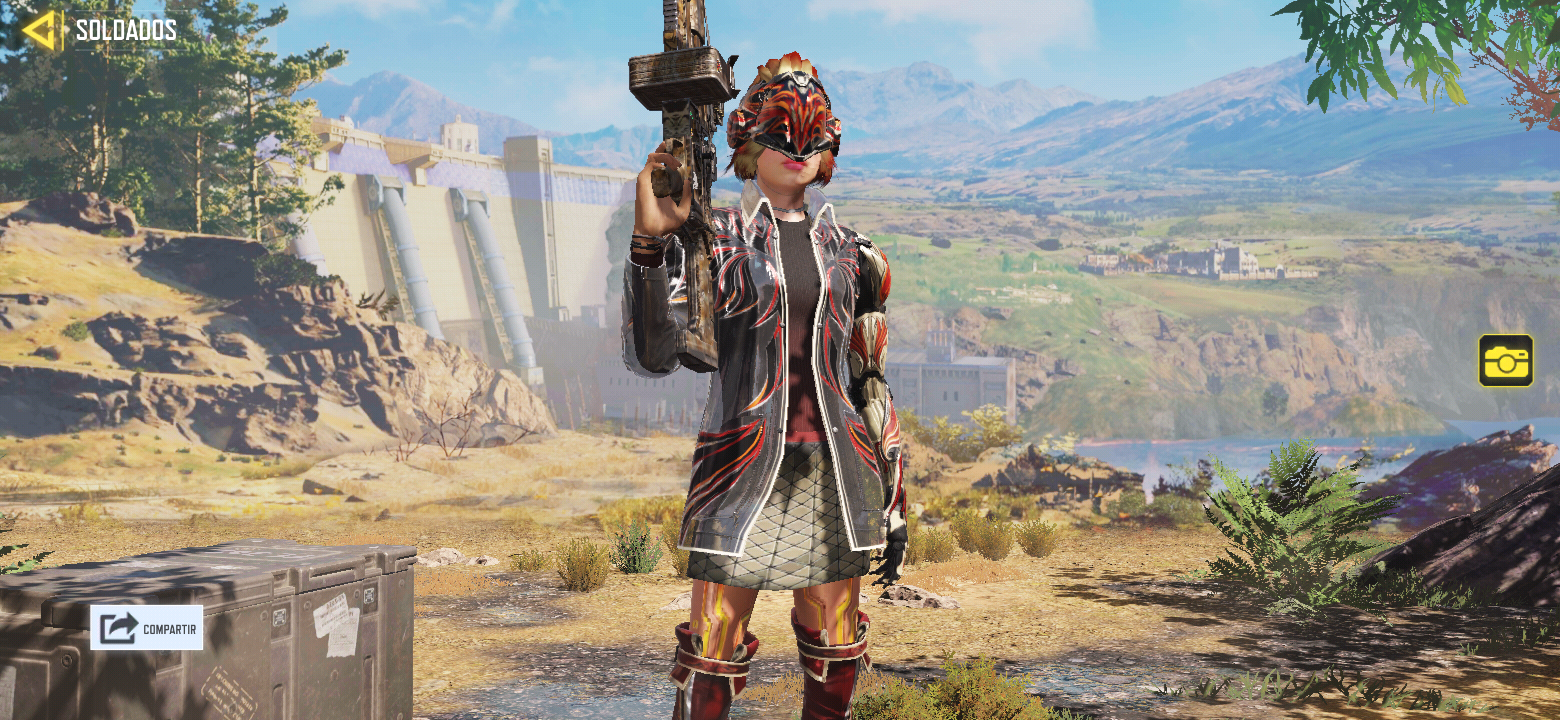Click the SOLDADOS header title

(x=123, y=29)
